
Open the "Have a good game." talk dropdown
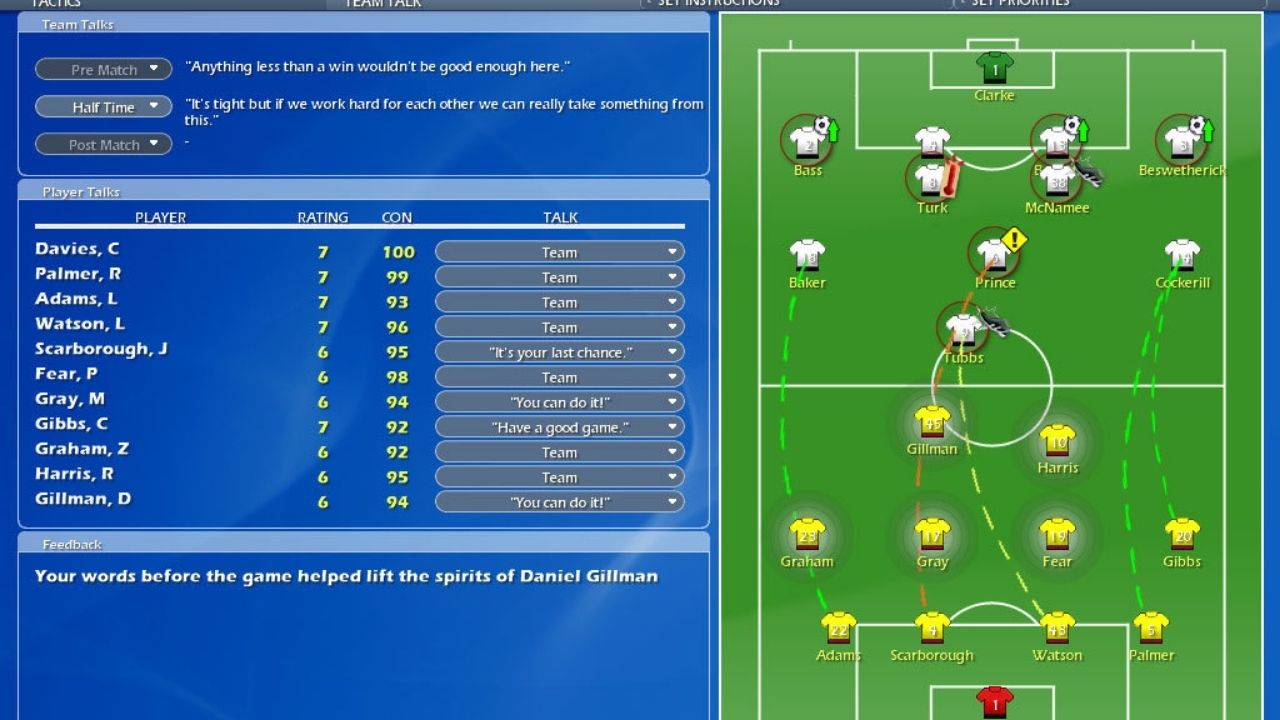tap(559, 427)
